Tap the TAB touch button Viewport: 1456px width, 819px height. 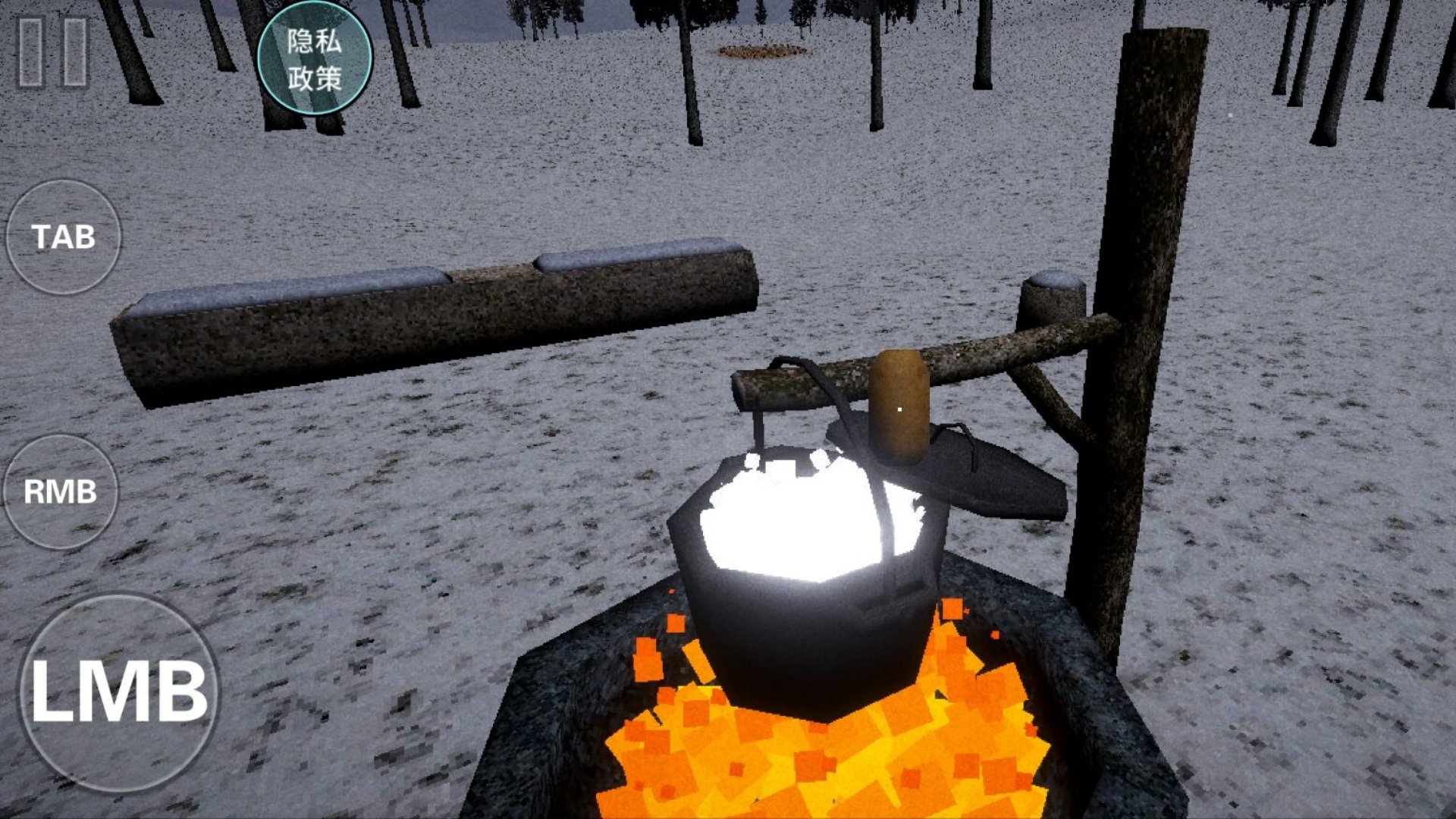(64, 237)
